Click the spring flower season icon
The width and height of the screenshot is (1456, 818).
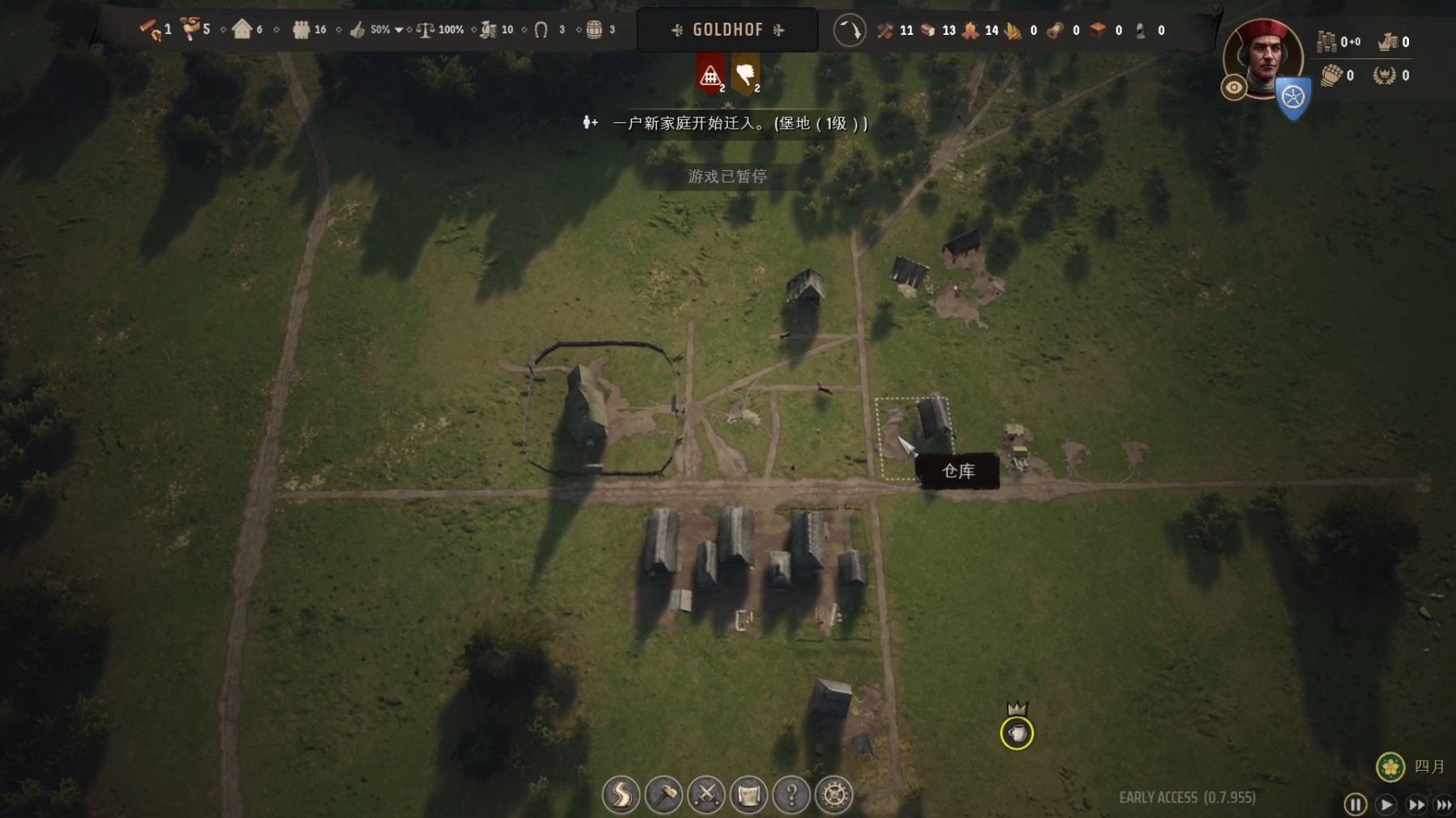(x=1390, y=766)
